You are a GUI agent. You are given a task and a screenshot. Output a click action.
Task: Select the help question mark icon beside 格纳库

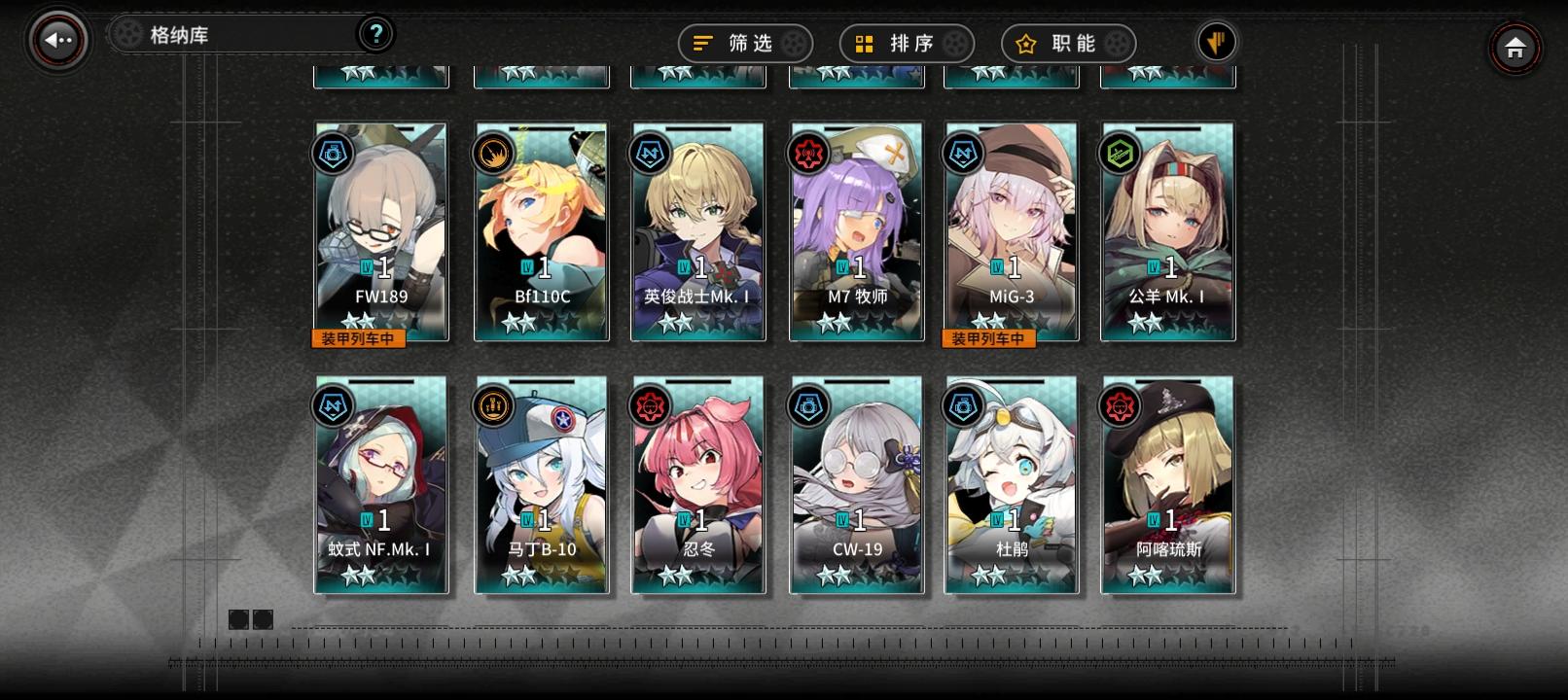pyautogui.click(x=377, y=33)
